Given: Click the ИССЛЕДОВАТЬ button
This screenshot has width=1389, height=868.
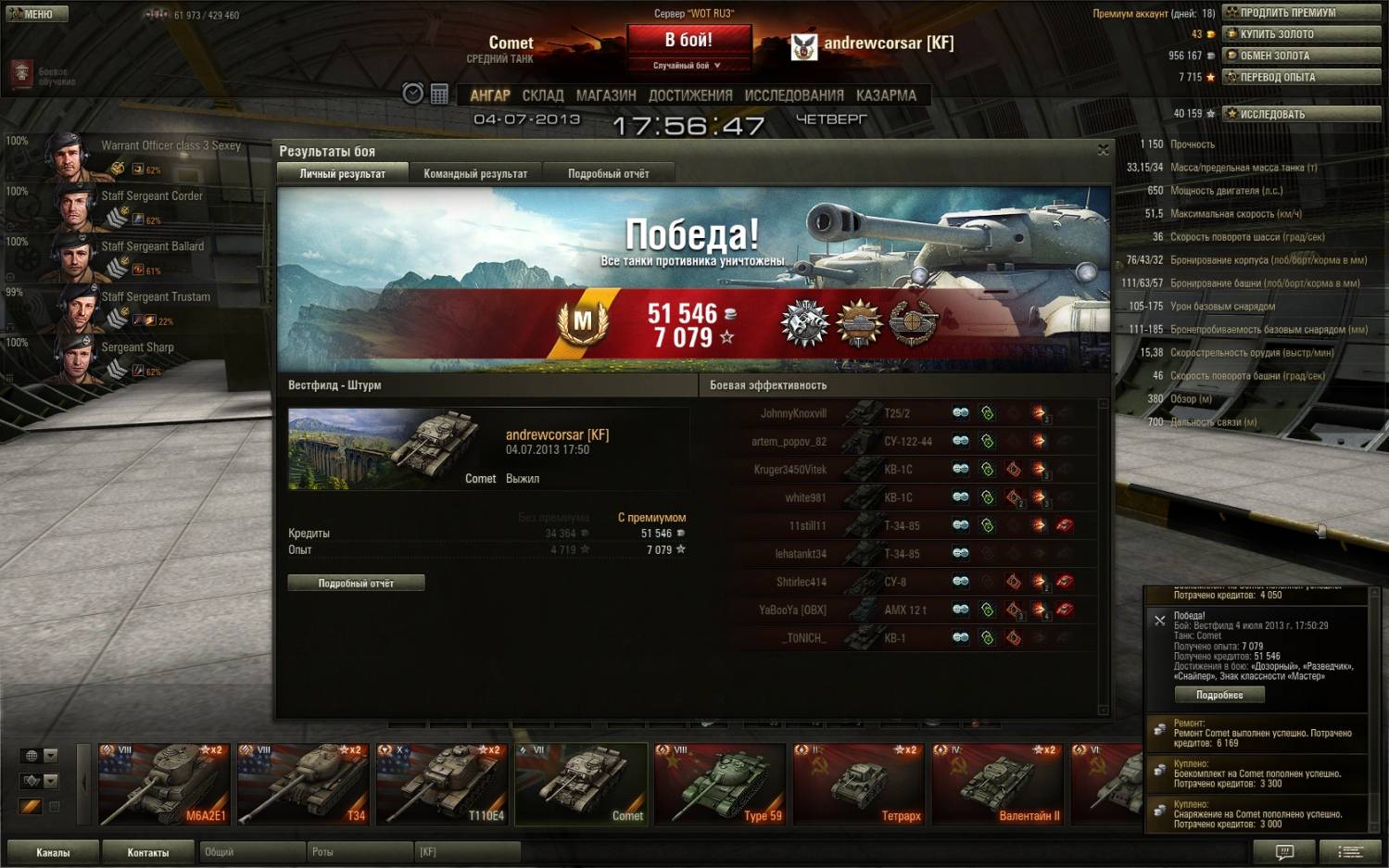Looking at the screenshot, I should click(1301, 114).
